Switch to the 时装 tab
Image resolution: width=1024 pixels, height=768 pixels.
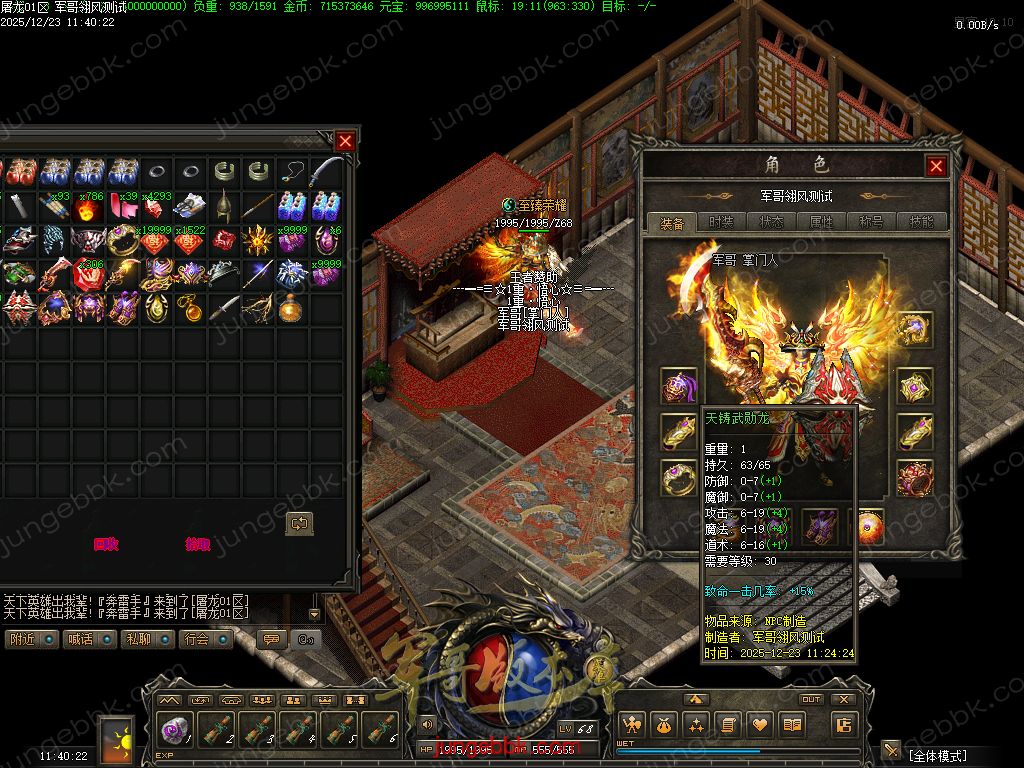(721, 222)
